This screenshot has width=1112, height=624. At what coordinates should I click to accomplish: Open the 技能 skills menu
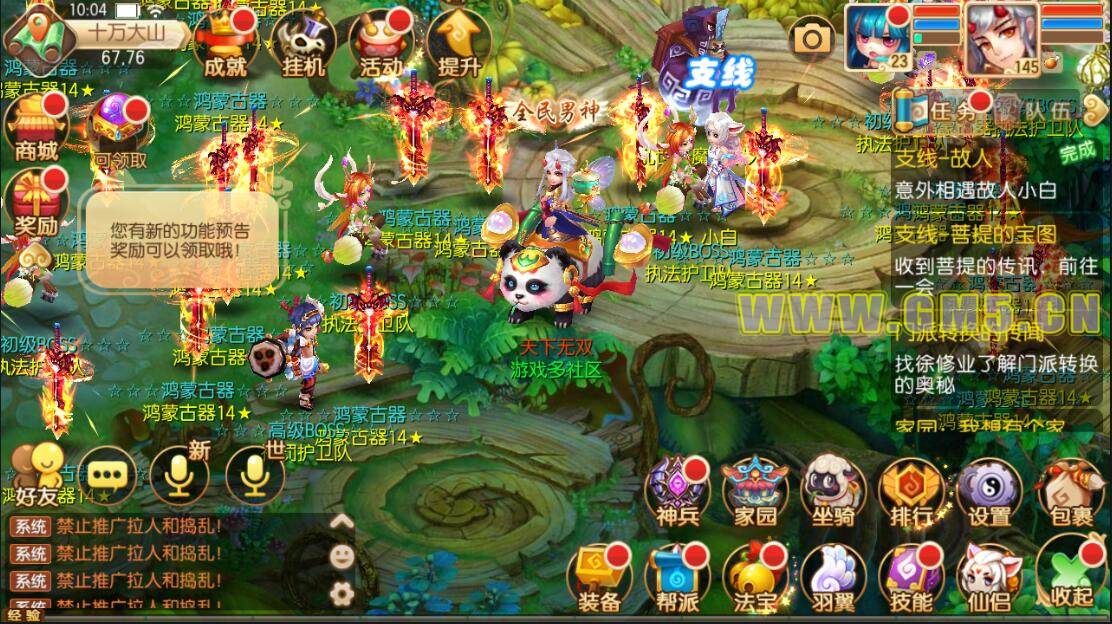911,577
